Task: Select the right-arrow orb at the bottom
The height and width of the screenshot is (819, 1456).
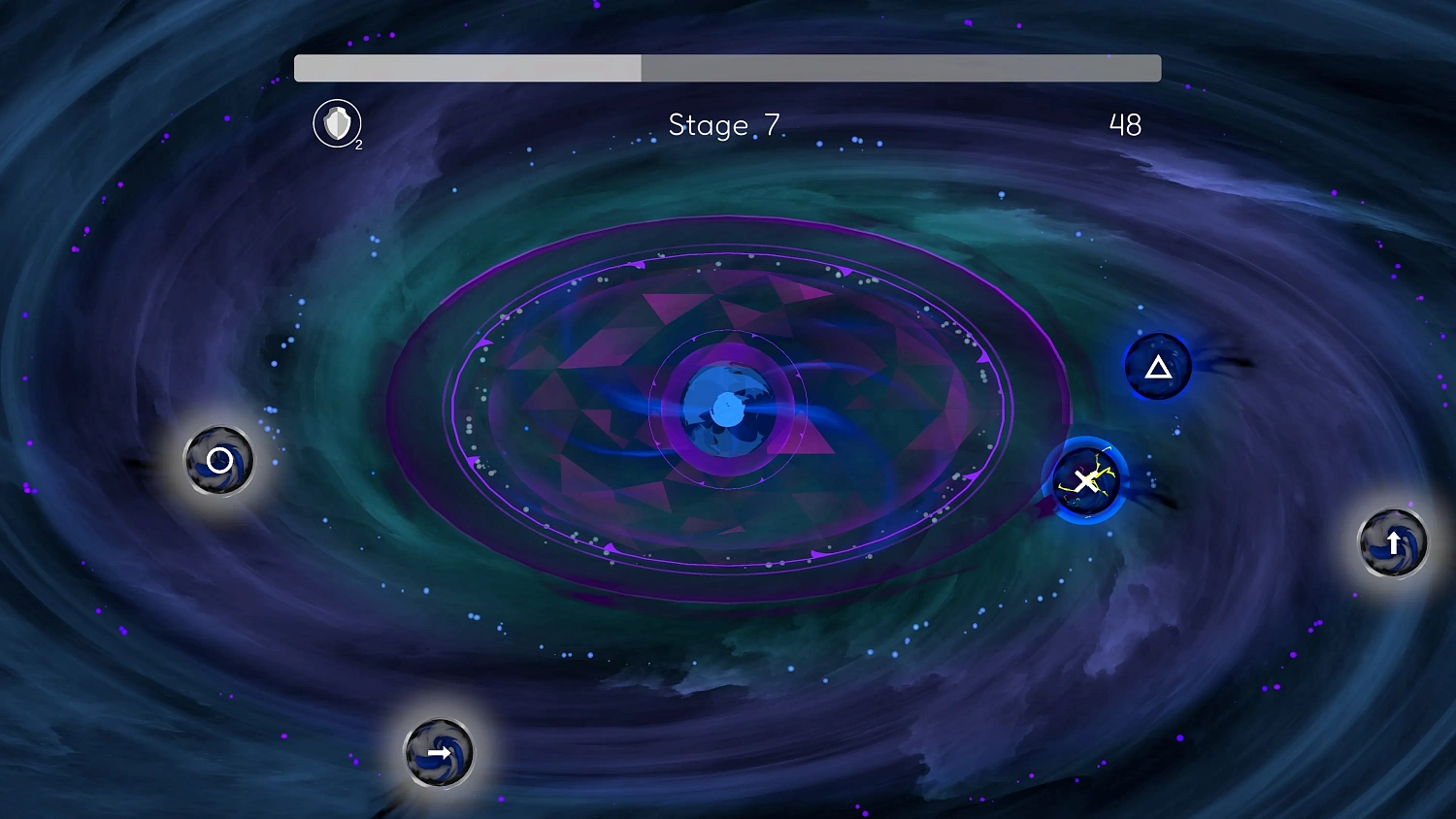Action: 439,752
